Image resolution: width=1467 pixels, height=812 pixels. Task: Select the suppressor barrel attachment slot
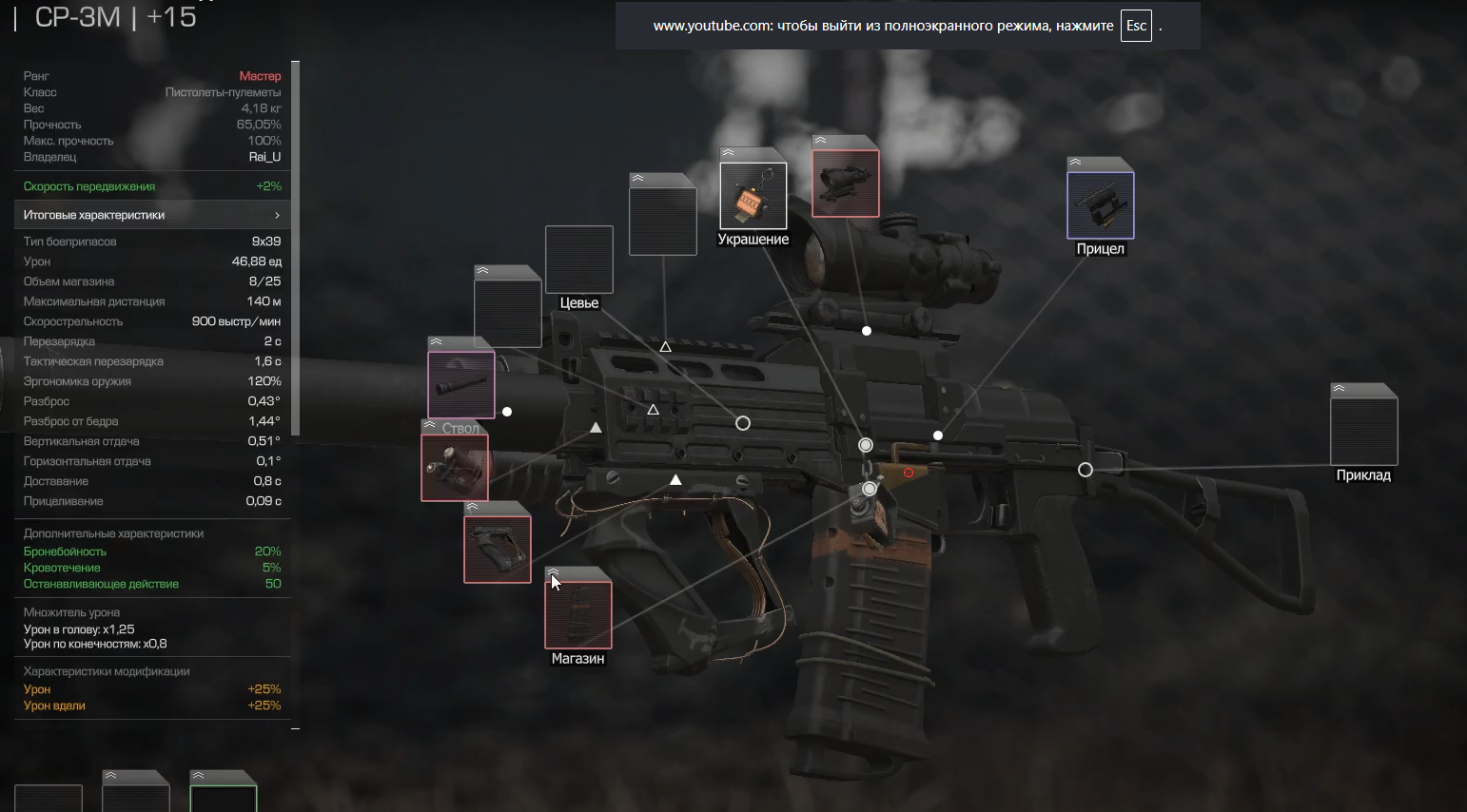coord(461,384)
